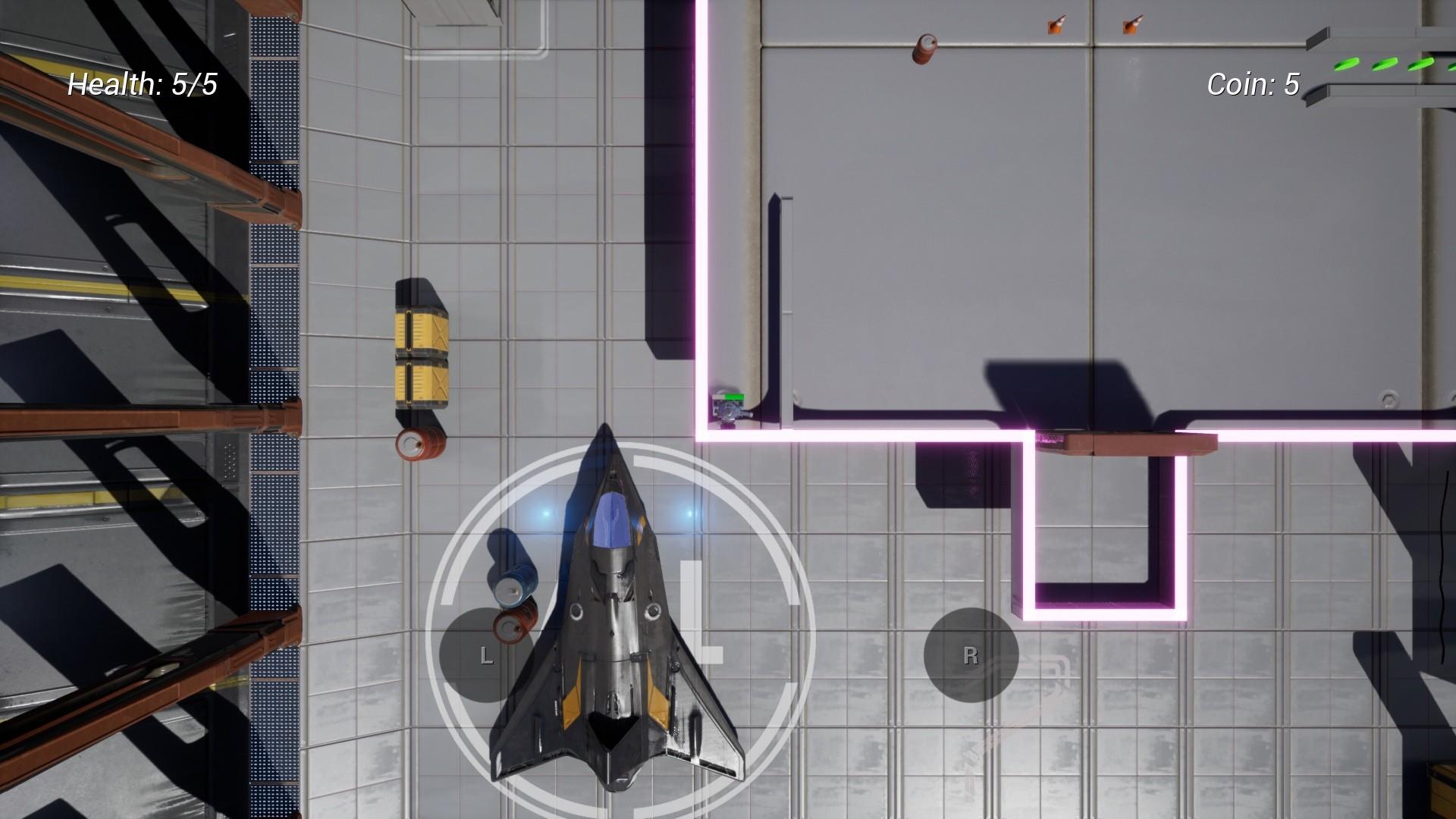The image size is (1456, 819).
Task: Tap the left virtual joystick labeled L
Action: 486,654
